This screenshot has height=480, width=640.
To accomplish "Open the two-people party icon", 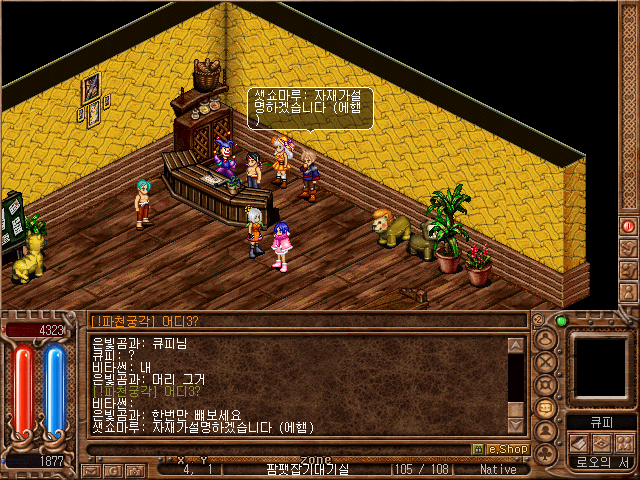I will click(x=624, y=443).
